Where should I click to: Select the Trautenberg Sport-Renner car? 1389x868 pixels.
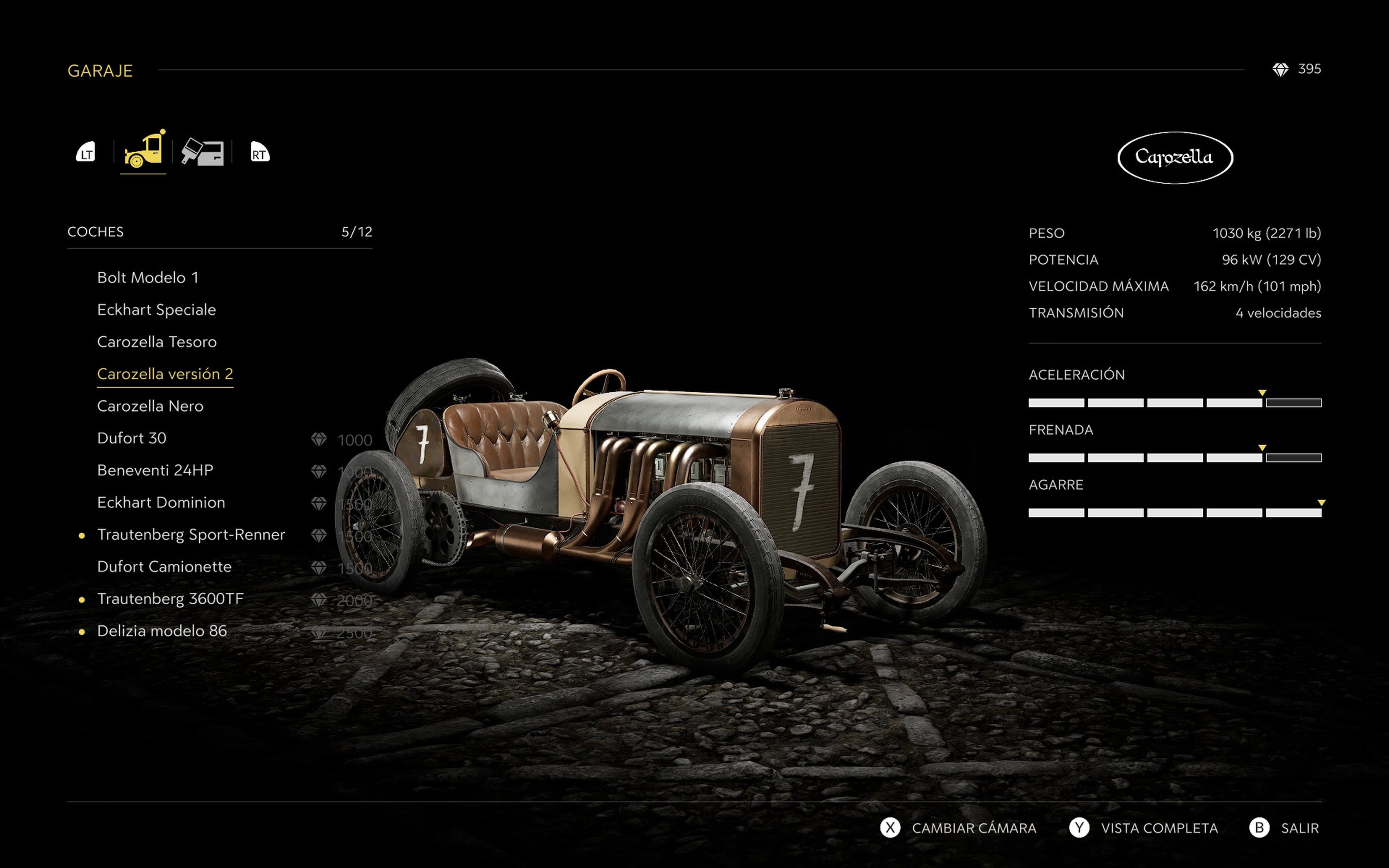191,535
